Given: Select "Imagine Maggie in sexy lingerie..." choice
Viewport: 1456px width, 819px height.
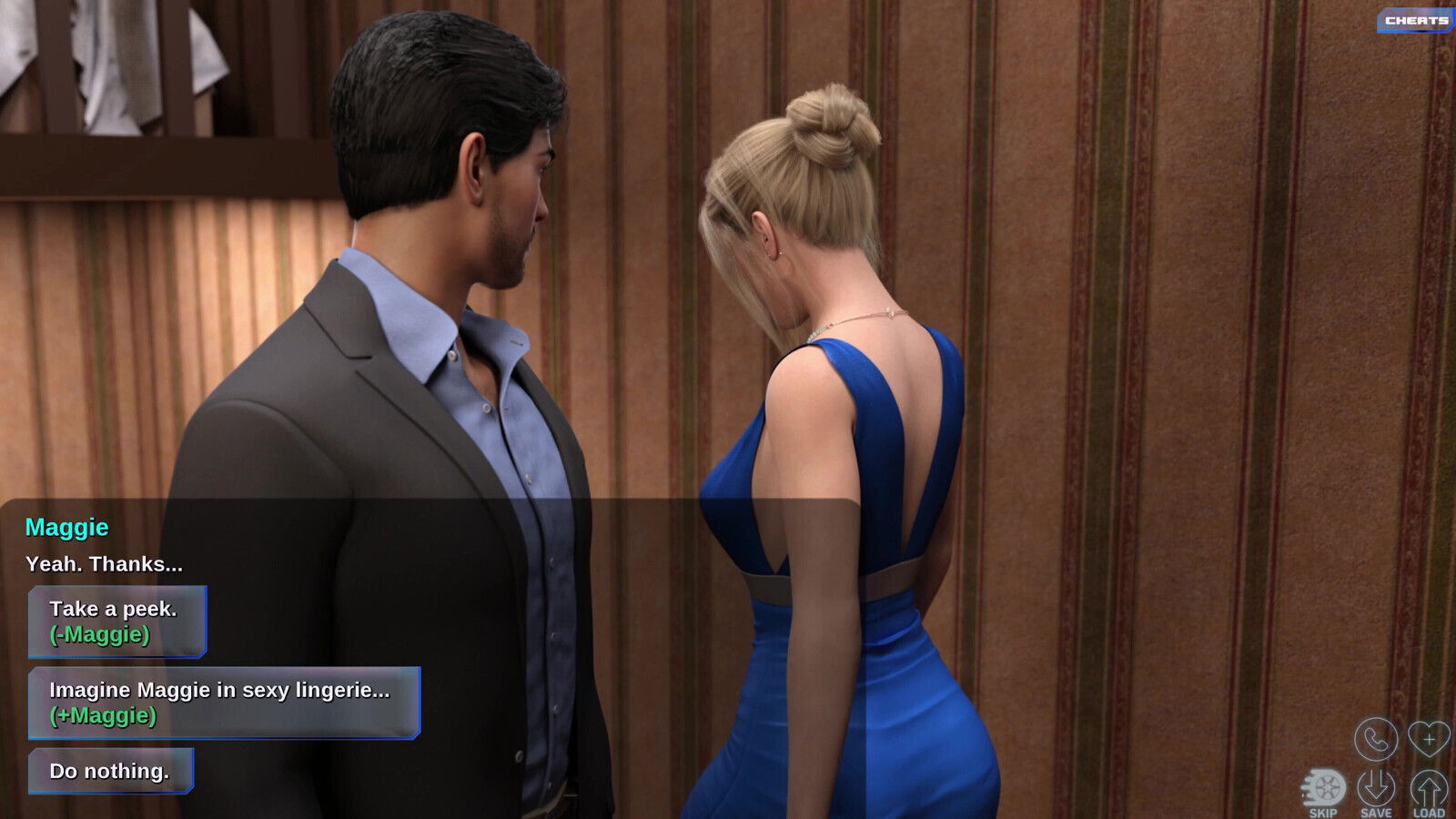Looking at the screenshot, I should [x=224, y=703].
